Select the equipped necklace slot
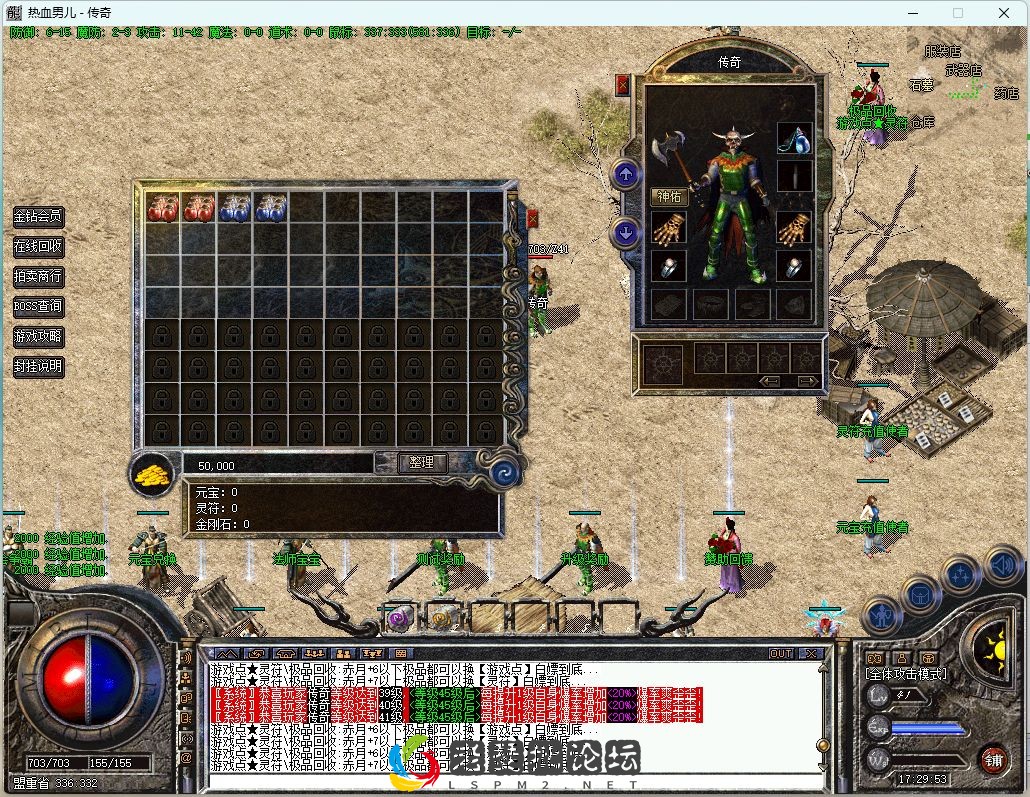The height and width of the screenshot is (797, 1030). click(795, 138)
